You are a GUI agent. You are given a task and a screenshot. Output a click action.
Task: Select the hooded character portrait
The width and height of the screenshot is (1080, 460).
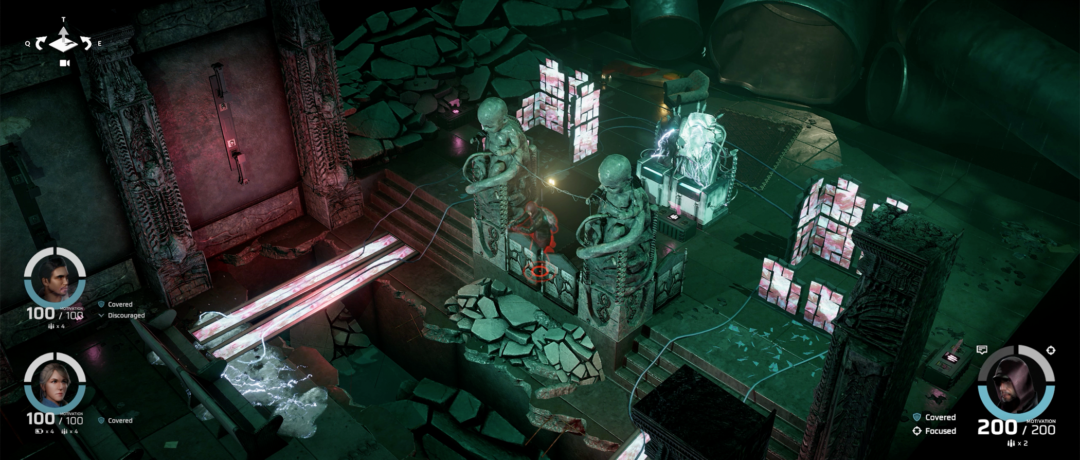click(x=1015, y=384)
